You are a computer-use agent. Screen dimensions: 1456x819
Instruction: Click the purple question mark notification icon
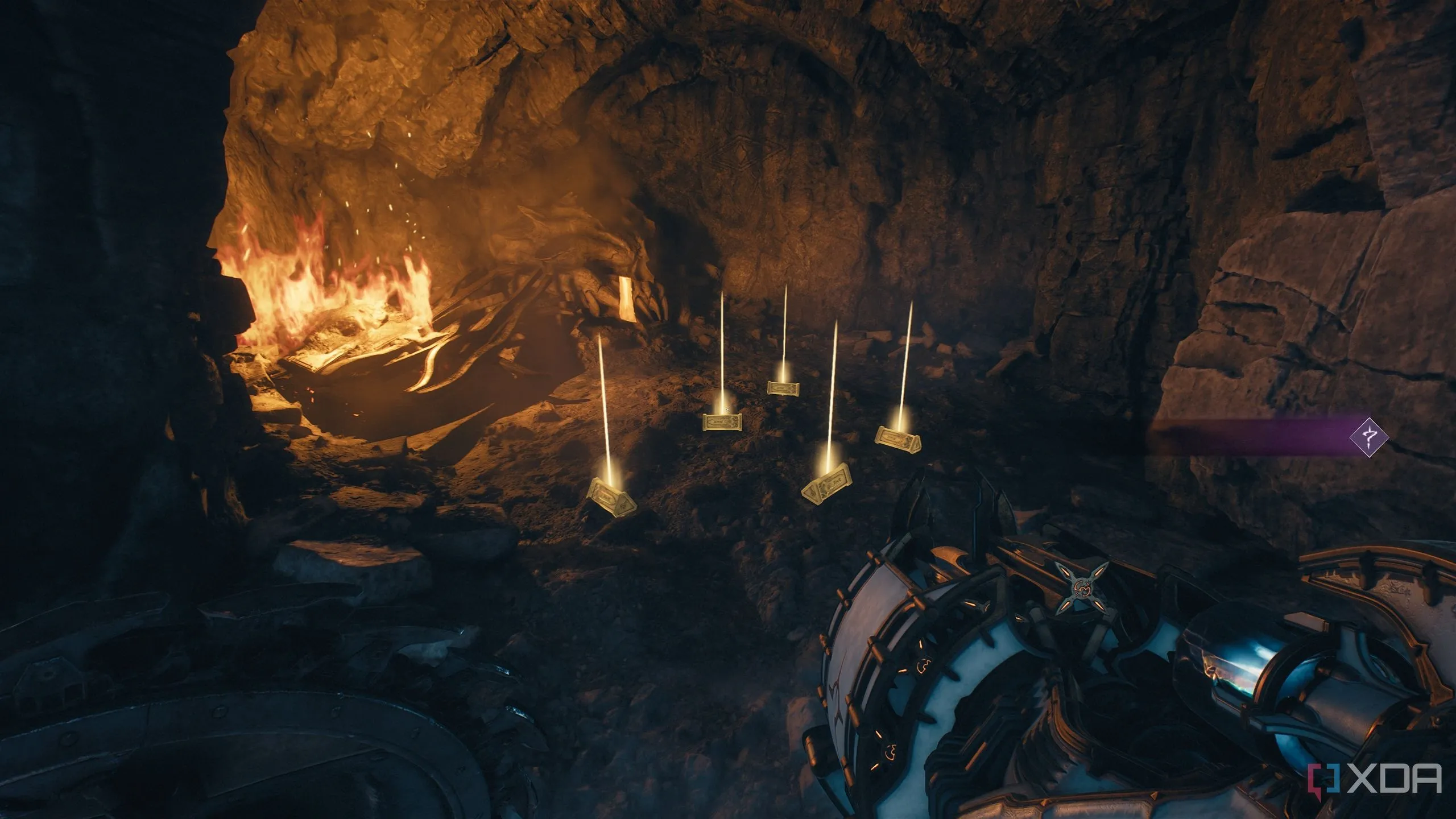(x=1369, y=437)
